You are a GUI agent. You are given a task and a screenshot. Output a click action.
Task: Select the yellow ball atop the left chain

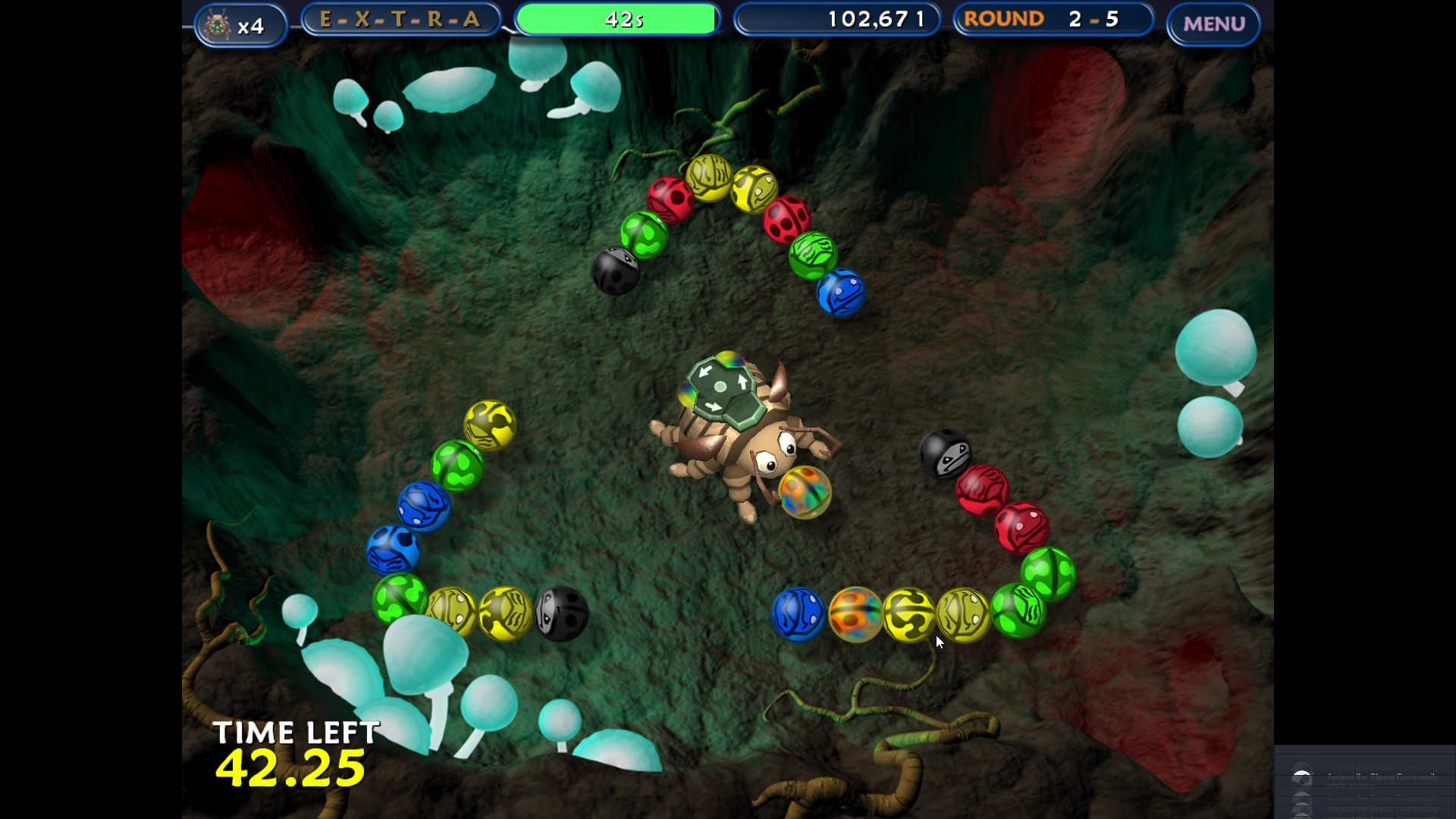[x=491, y=425]
